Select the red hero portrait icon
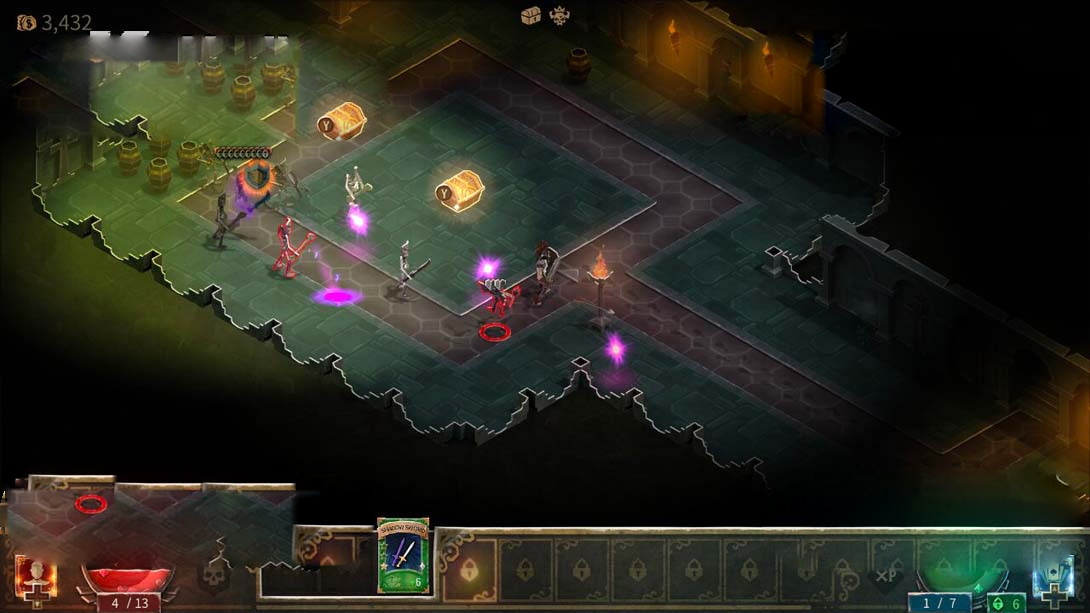Screen dimensions: 1090x613 [36, 578]
